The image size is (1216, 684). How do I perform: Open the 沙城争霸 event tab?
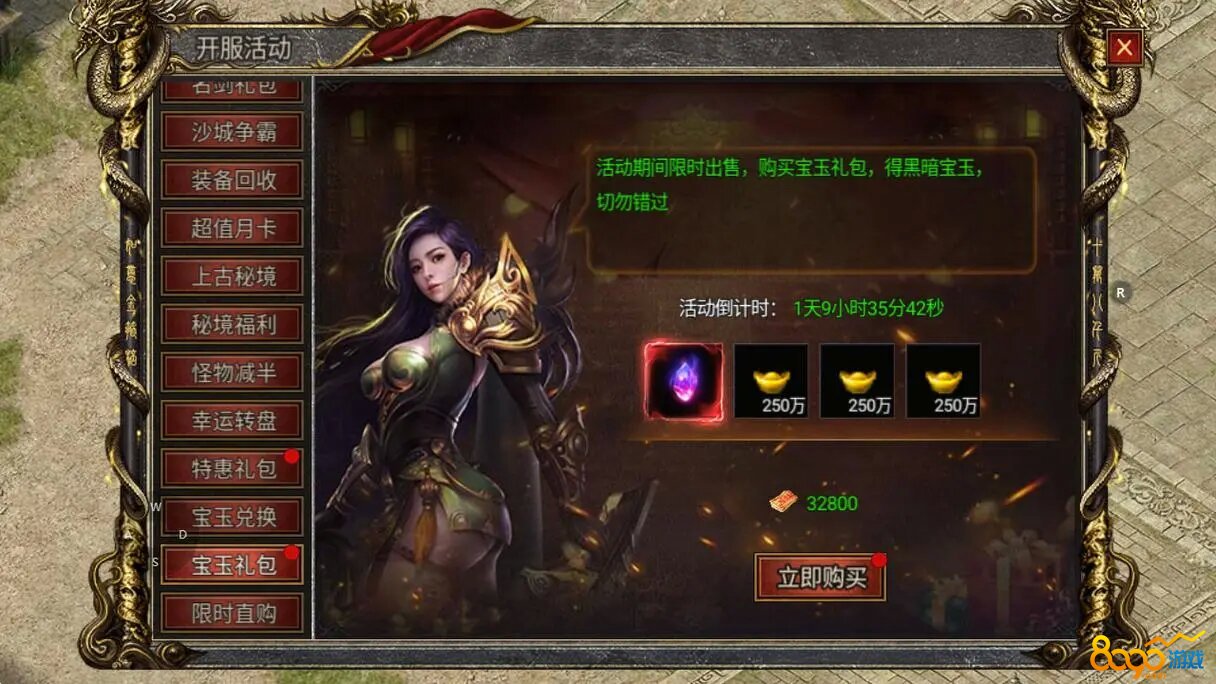click(x=232, y=131)
